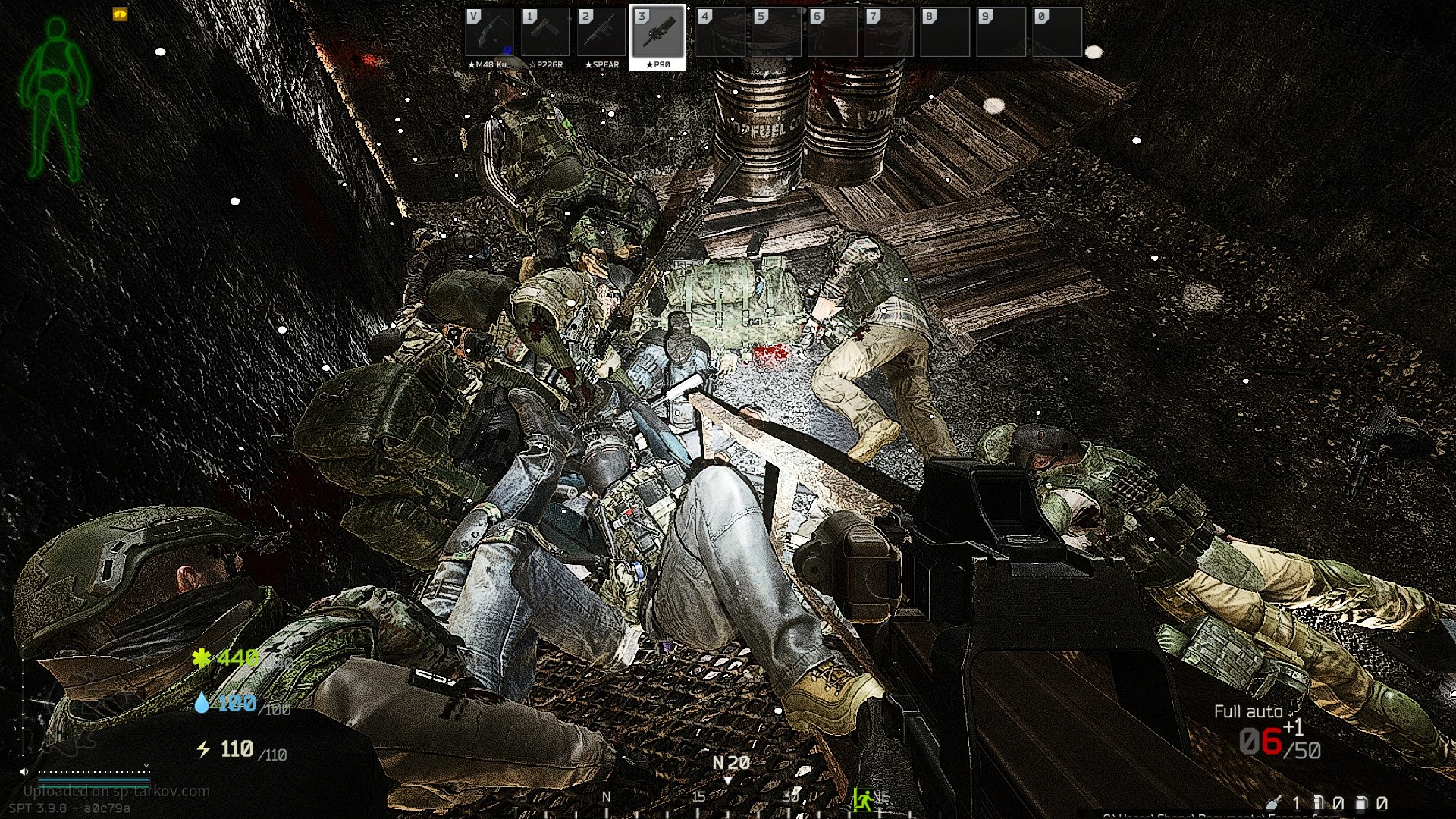Open the green body health silhouette
1456x819 pixels.
[x=55, y=99]
